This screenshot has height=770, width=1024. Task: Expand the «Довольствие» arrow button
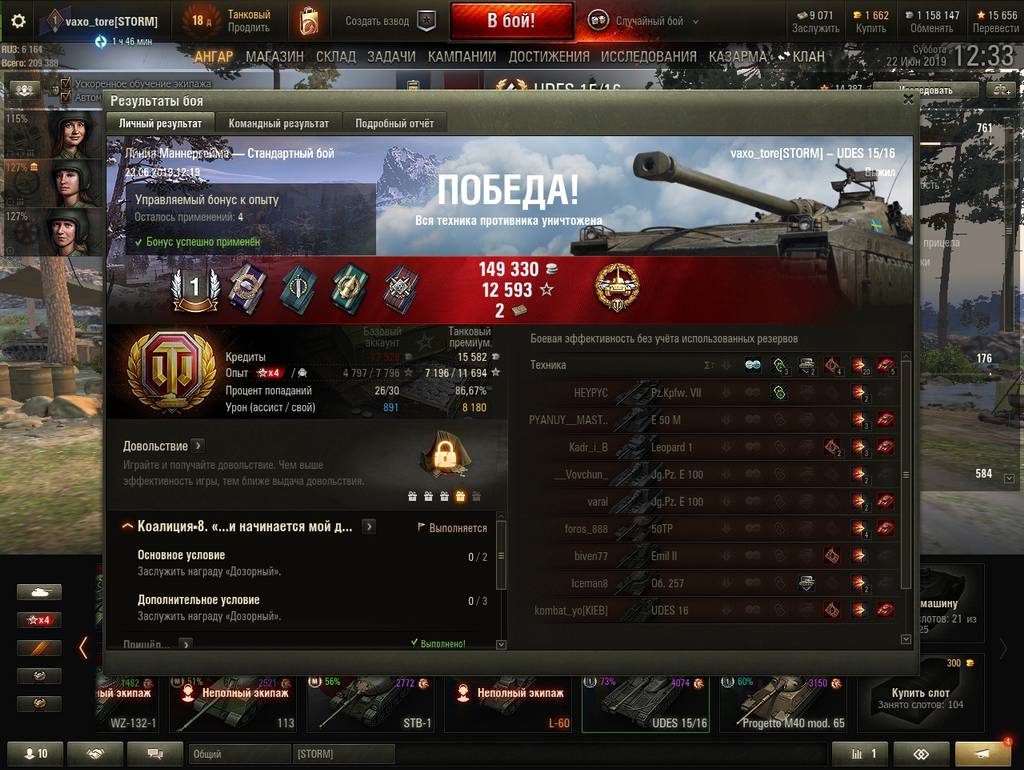click(x=197, y=446)
